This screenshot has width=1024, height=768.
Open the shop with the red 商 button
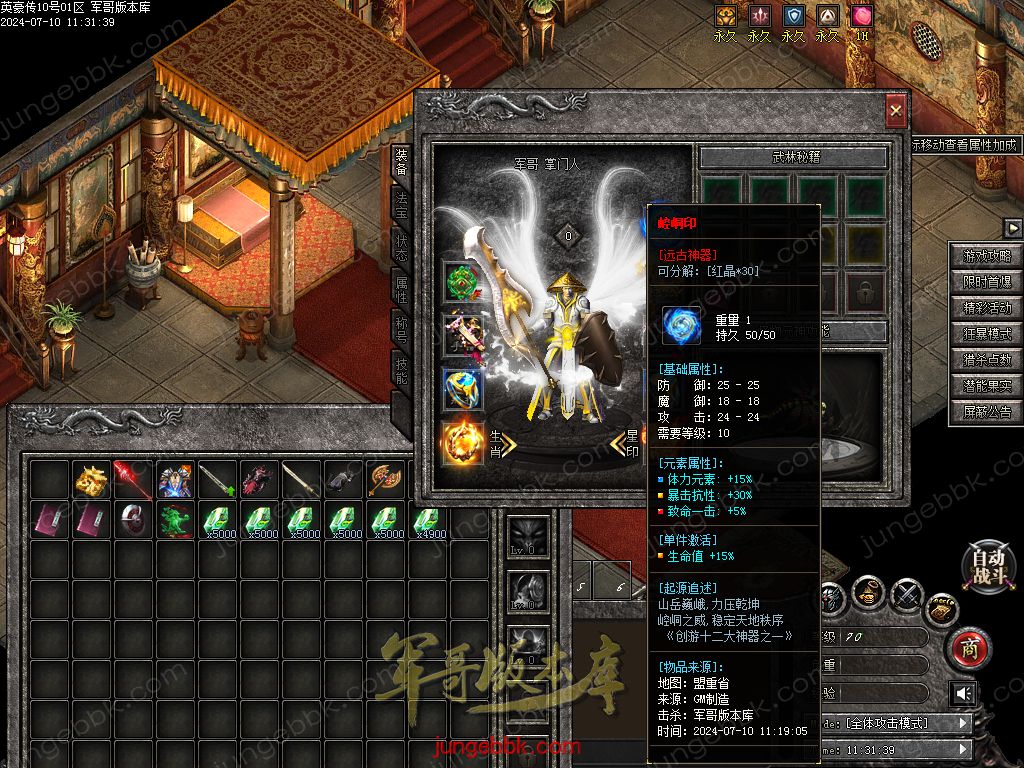968,648
